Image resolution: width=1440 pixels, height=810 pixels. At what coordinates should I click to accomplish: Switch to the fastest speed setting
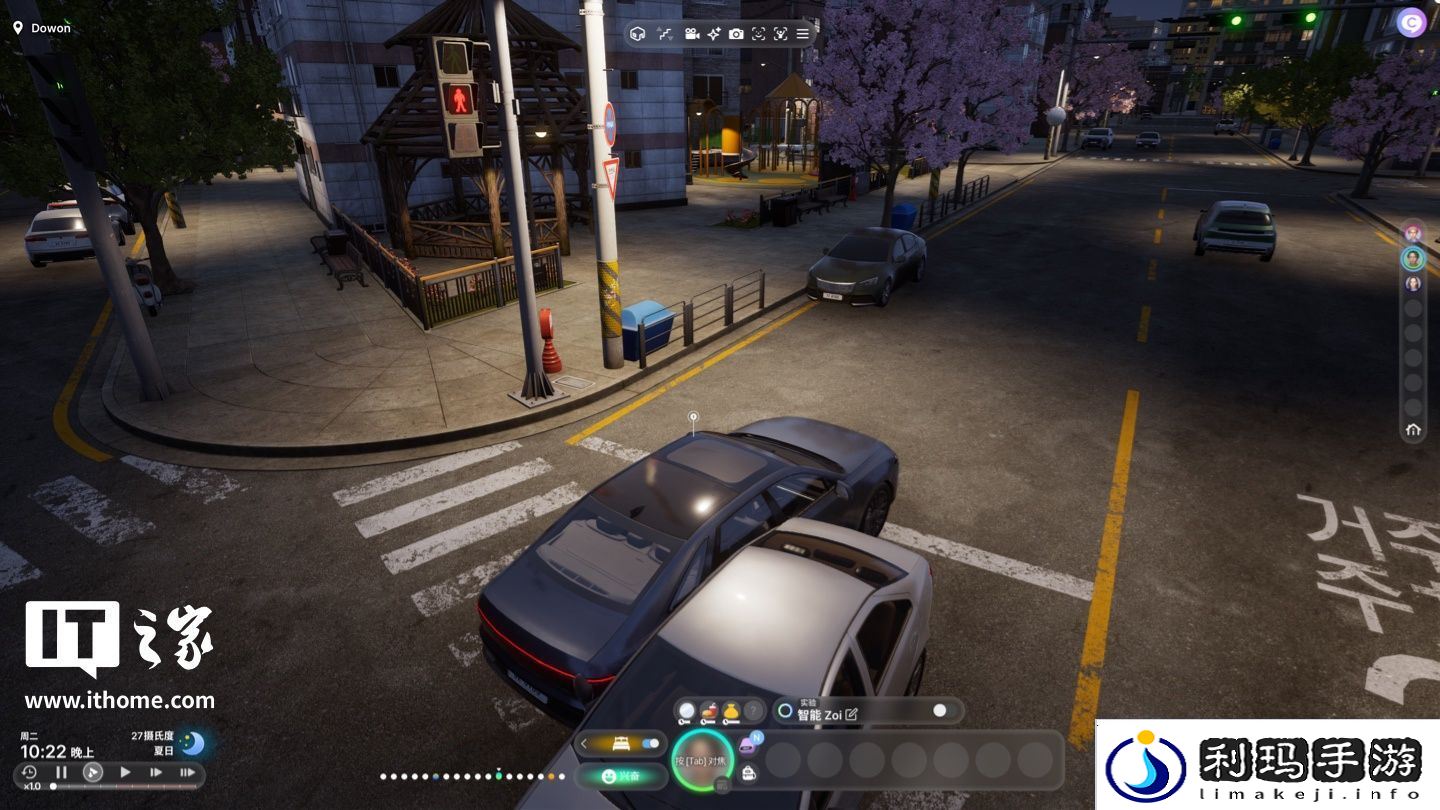pos(187,772)
